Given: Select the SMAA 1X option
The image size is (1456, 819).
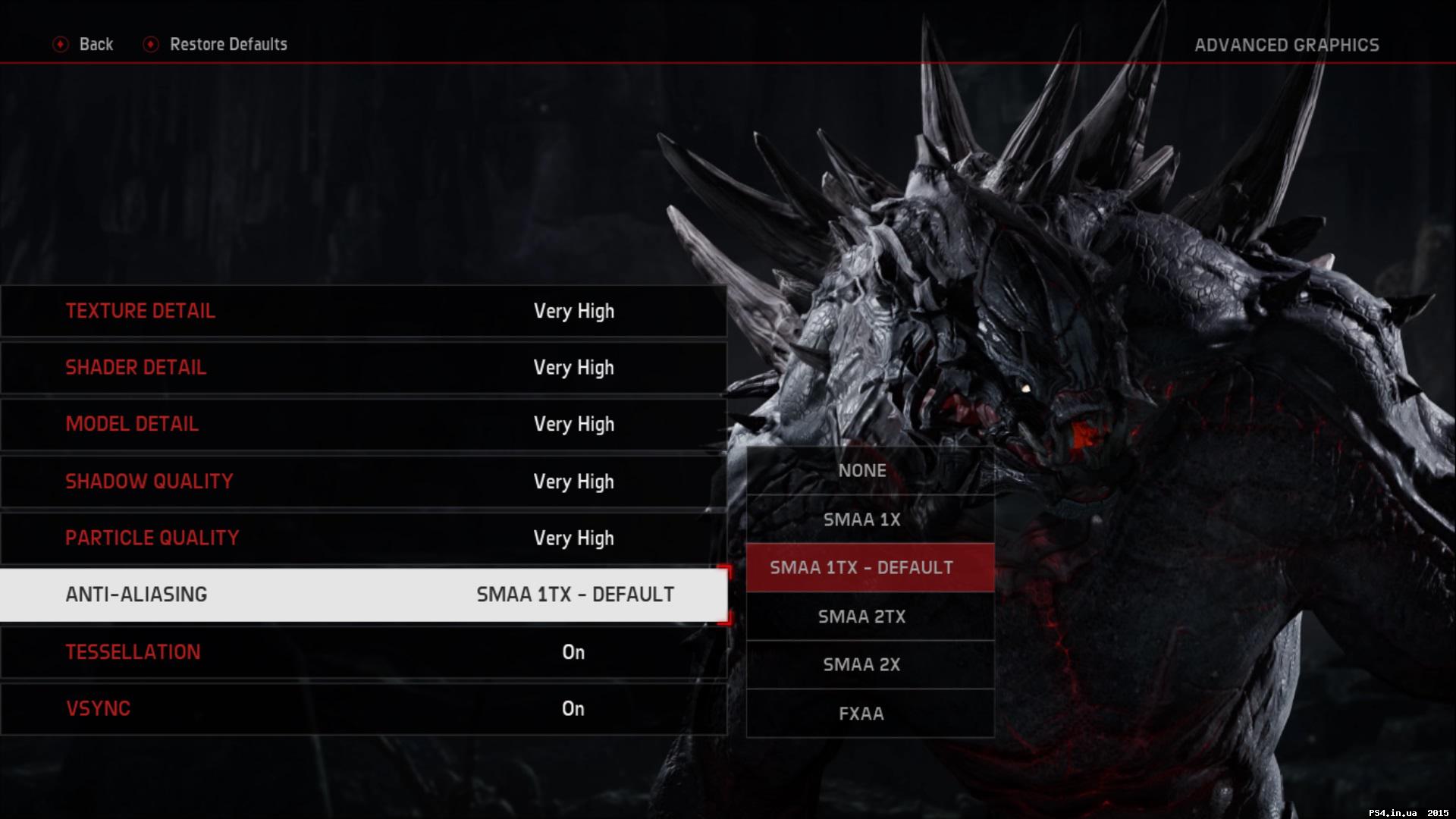Looking at the screenshot, I should 861,520.
